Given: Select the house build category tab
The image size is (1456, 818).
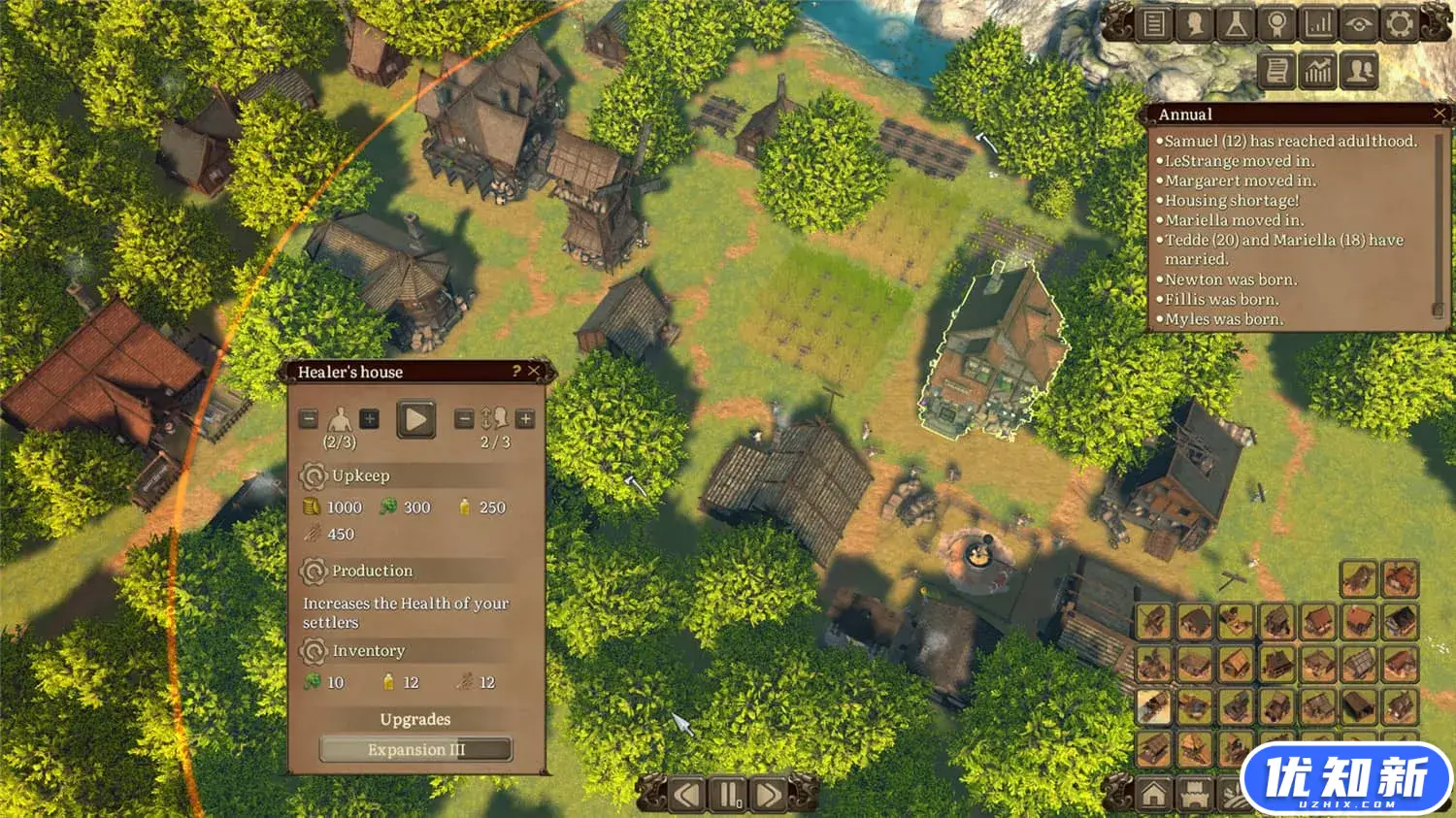Looking at the screenshot, I should pos(1153,796).
